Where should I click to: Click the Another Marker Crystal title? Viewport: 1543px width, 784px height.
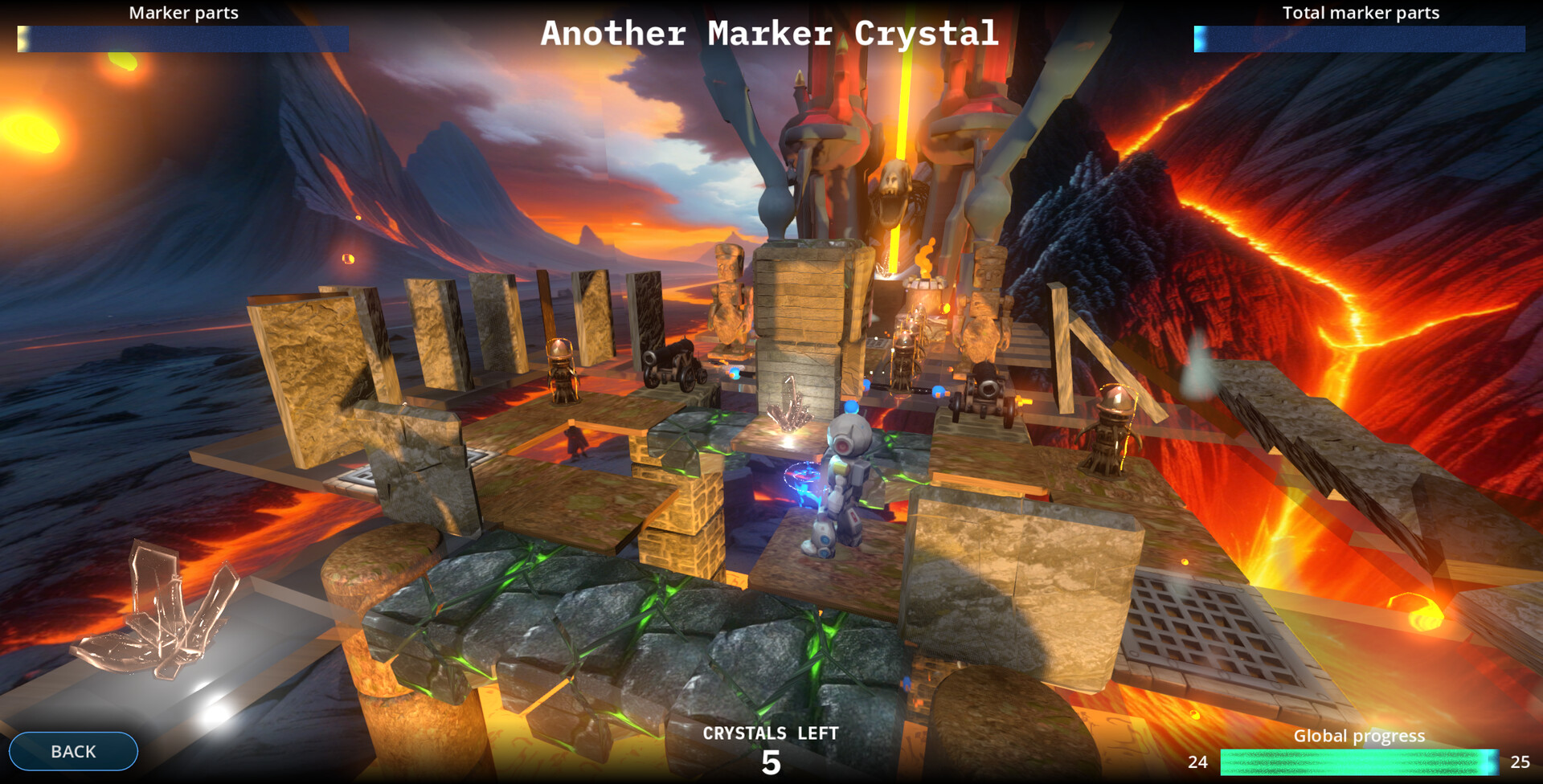coord(770,34)
